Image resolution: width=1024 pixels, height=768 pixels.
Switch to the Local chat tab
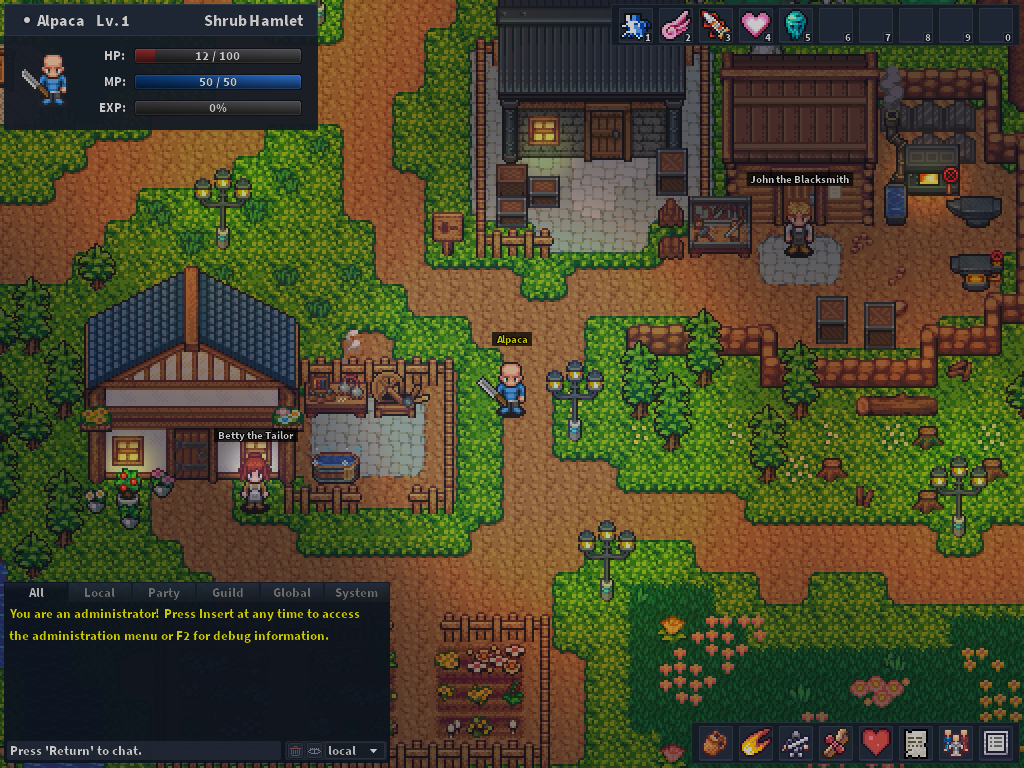click(99, 593)
